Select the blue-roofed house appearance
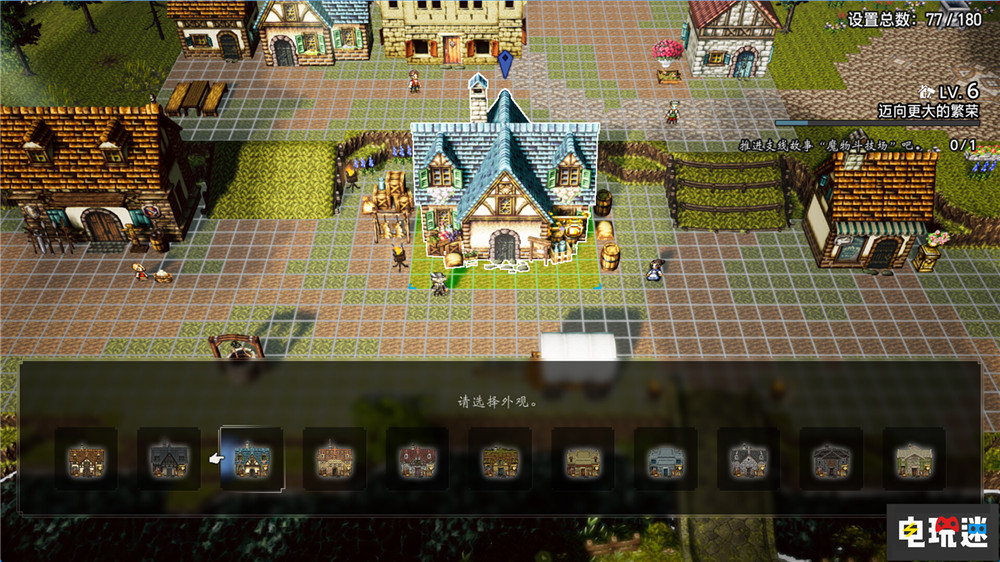Viewport: 1000px width, 562px height. pyautogui.click(x=251, y=459)
